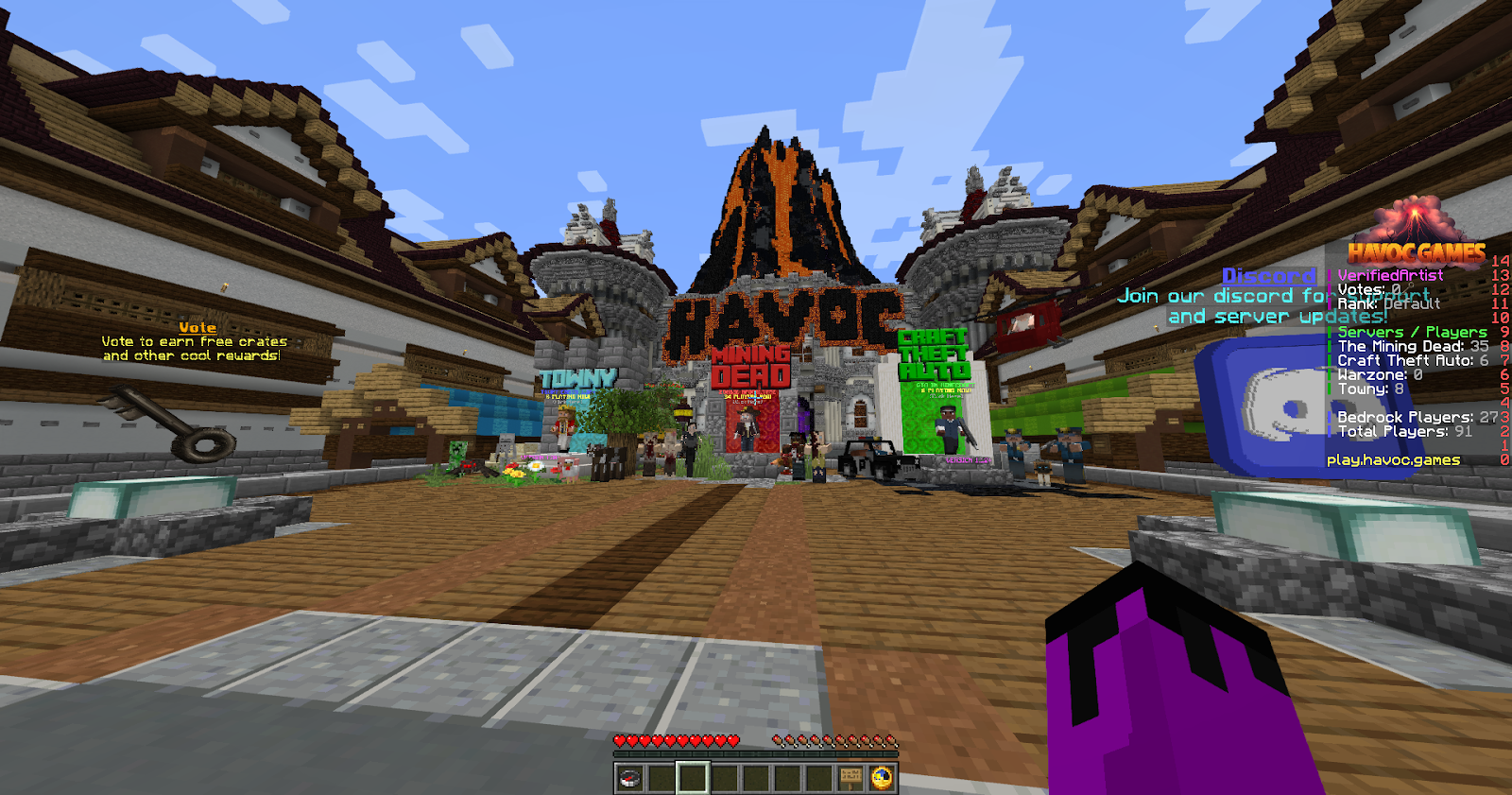Click the currently selected empty hotbar slot
Image resolution: width=1512 pixels, height=795 pixels.
693,777
